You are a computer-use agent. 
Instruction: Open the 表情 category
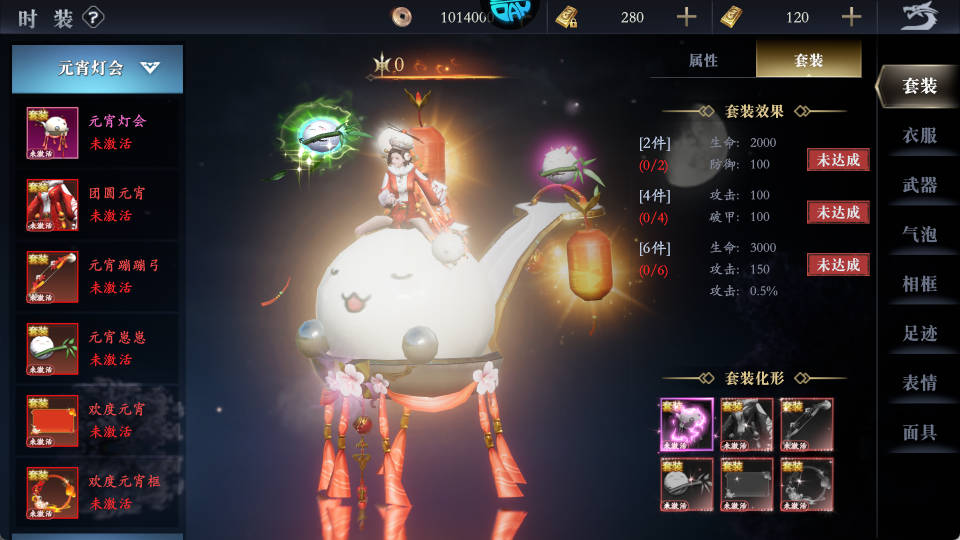tap(919, 383)
